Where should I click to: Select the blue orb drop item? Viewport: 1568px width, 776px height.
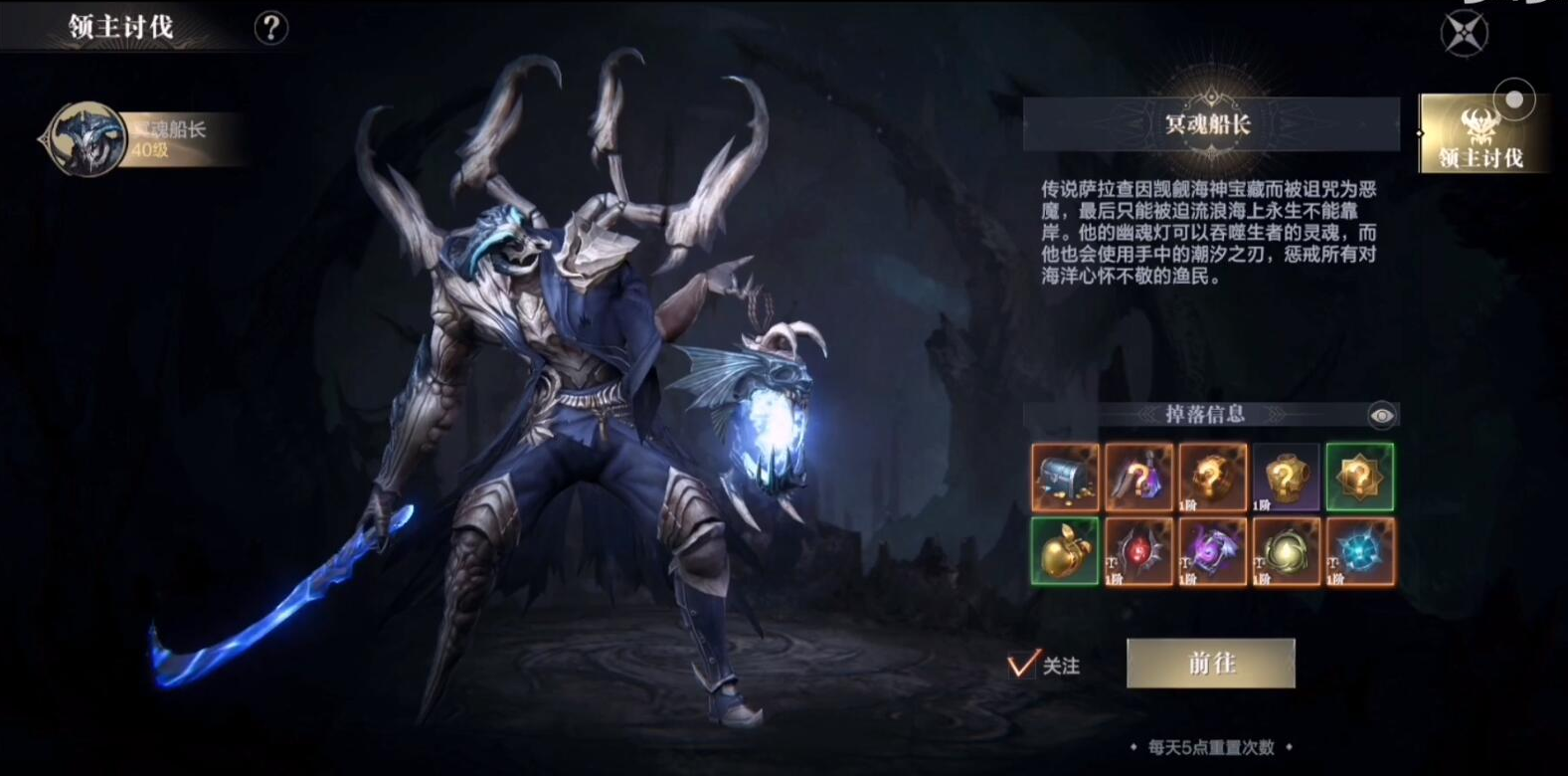[x=1360, y=552]
